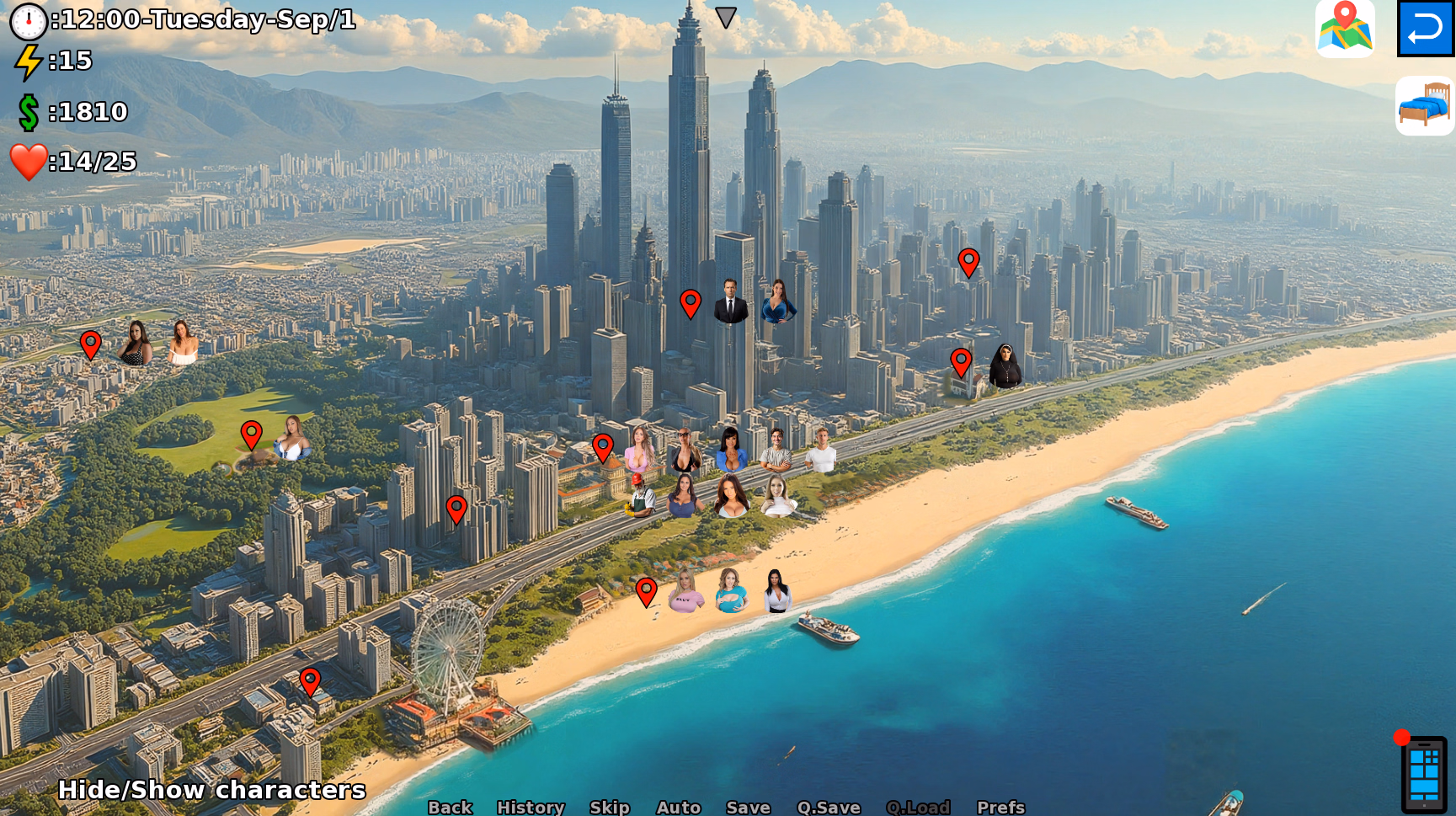Click the lightning energy icon
The image size is (1456, 816).
[28, 61]
